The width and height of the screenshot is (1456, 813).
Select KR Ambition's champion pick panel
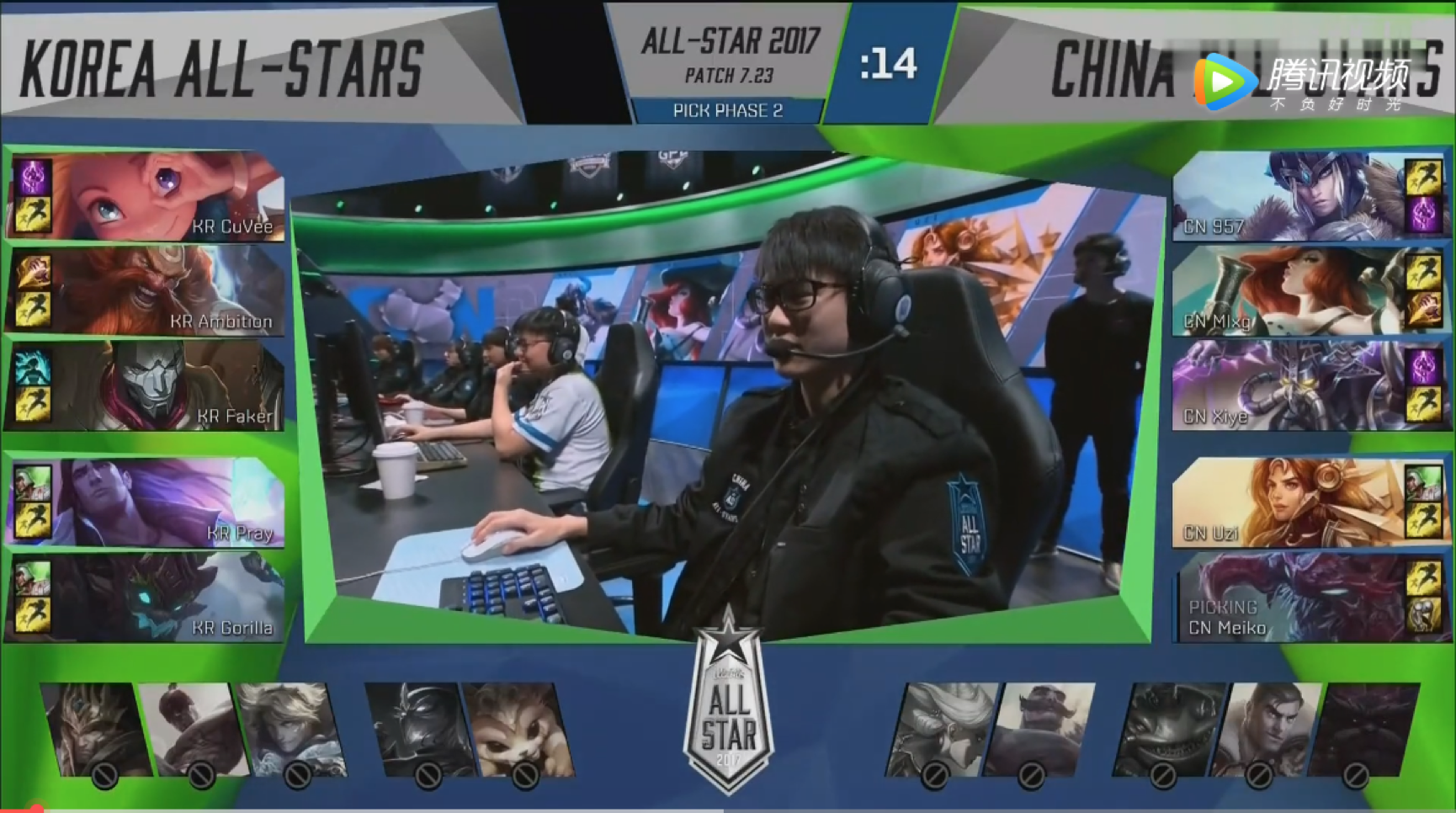(148, 291)
